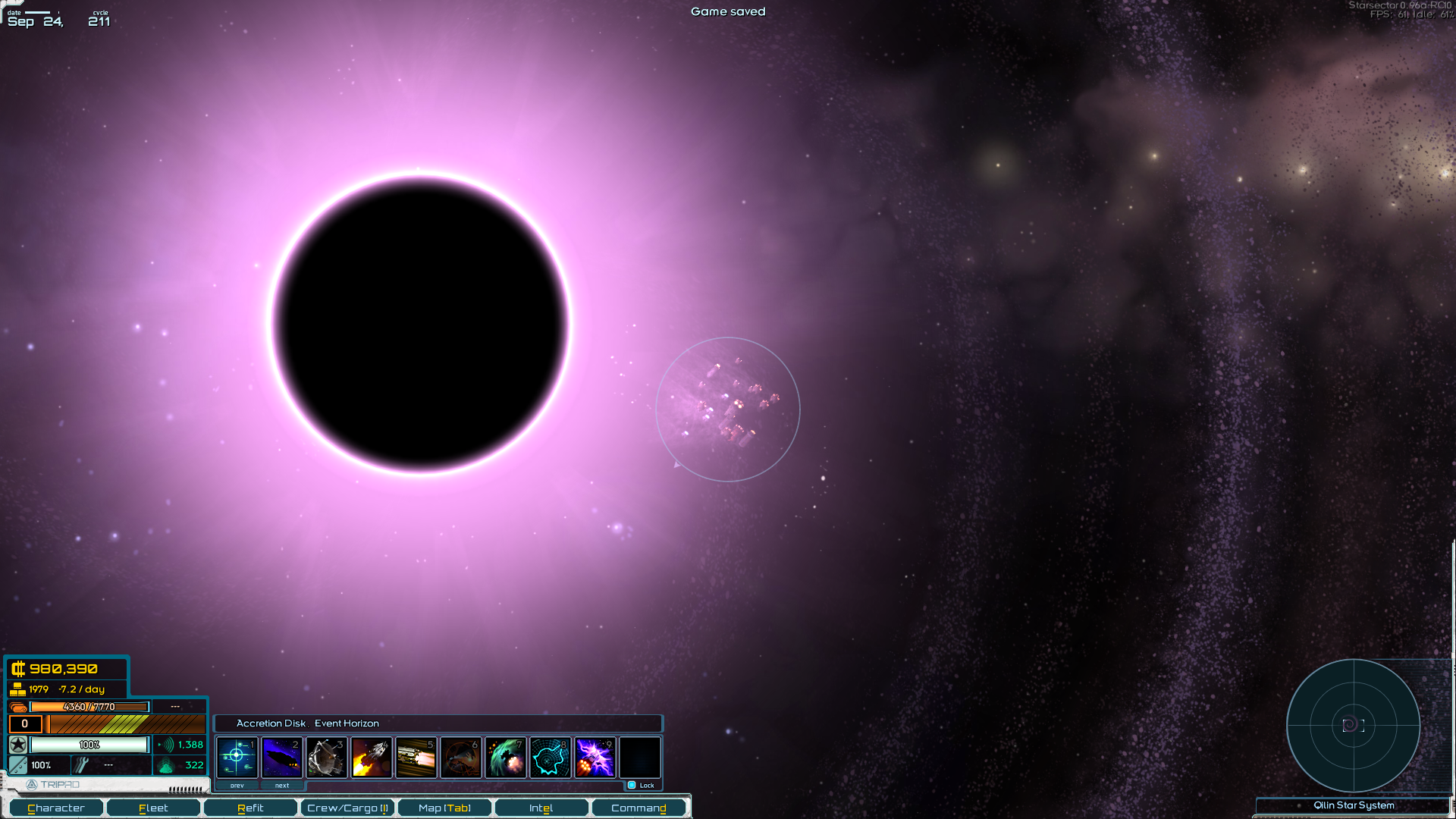Toggle the Sustained Burn ability

tap(416, 757)
